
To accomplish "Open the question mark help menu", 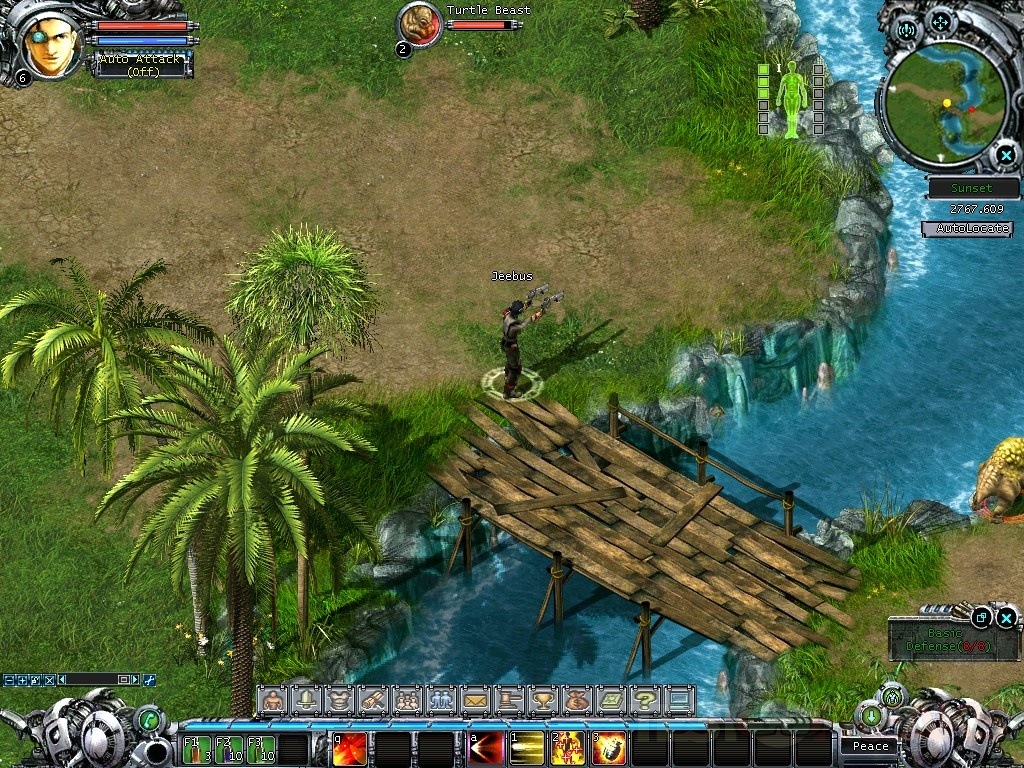I will point(645,700).
